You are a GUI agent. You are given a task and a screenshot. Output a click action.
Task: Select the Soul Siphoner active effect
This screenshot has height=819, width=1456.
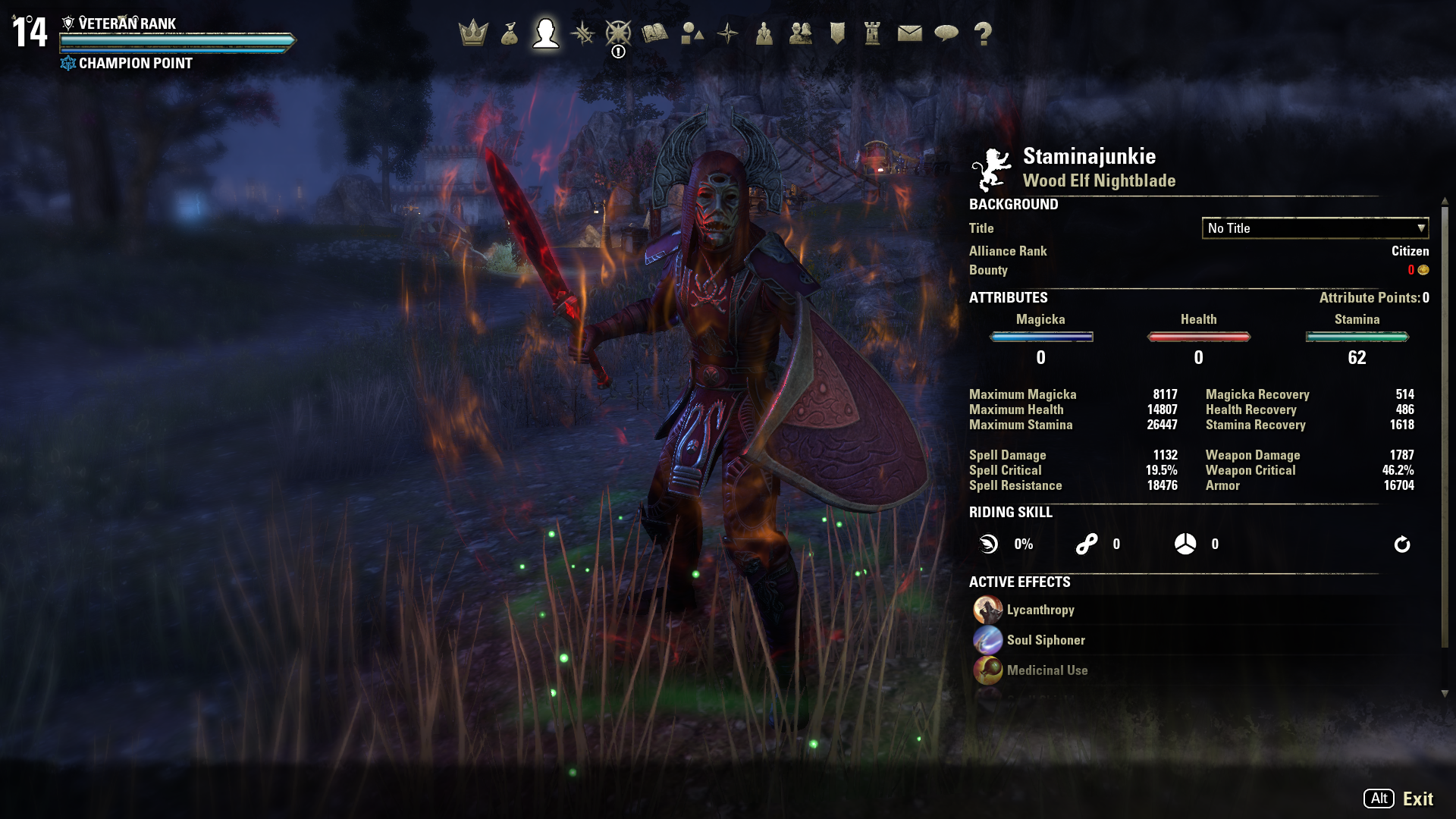(x=1045, y=641)
